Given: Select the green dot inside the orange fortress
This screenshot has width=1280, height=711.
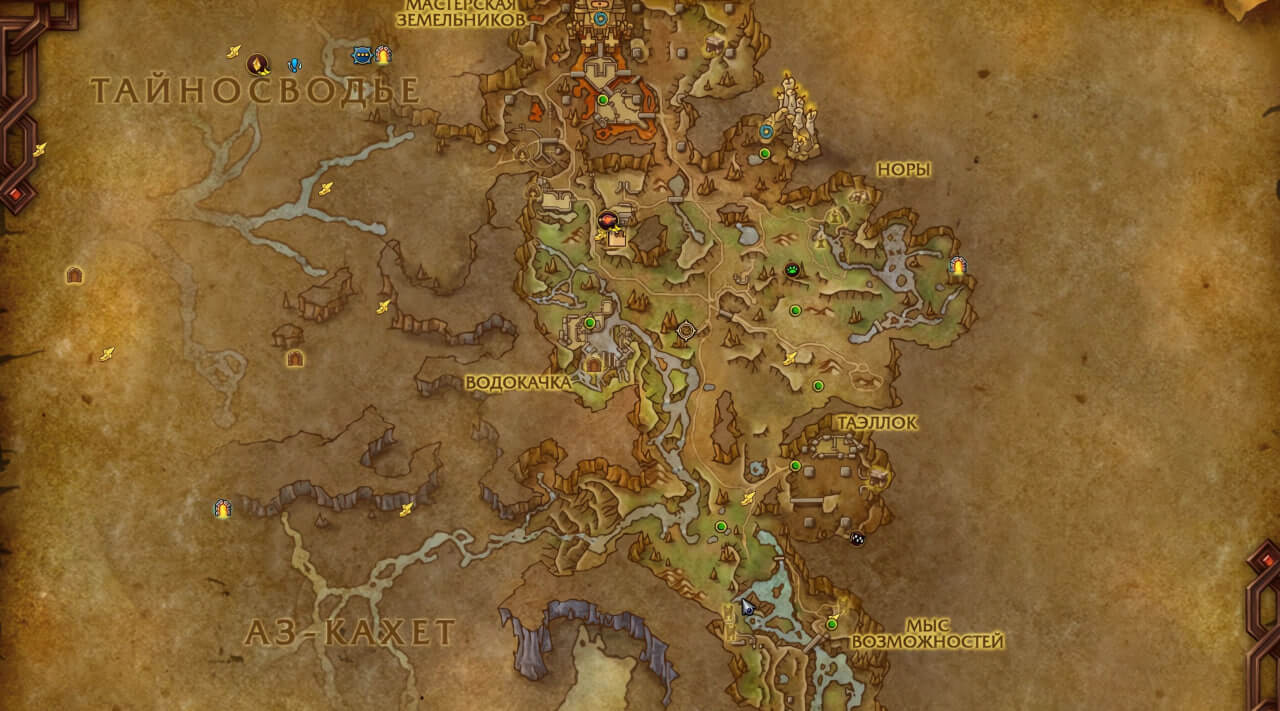Looking at the screenshot, I should 603,100.
